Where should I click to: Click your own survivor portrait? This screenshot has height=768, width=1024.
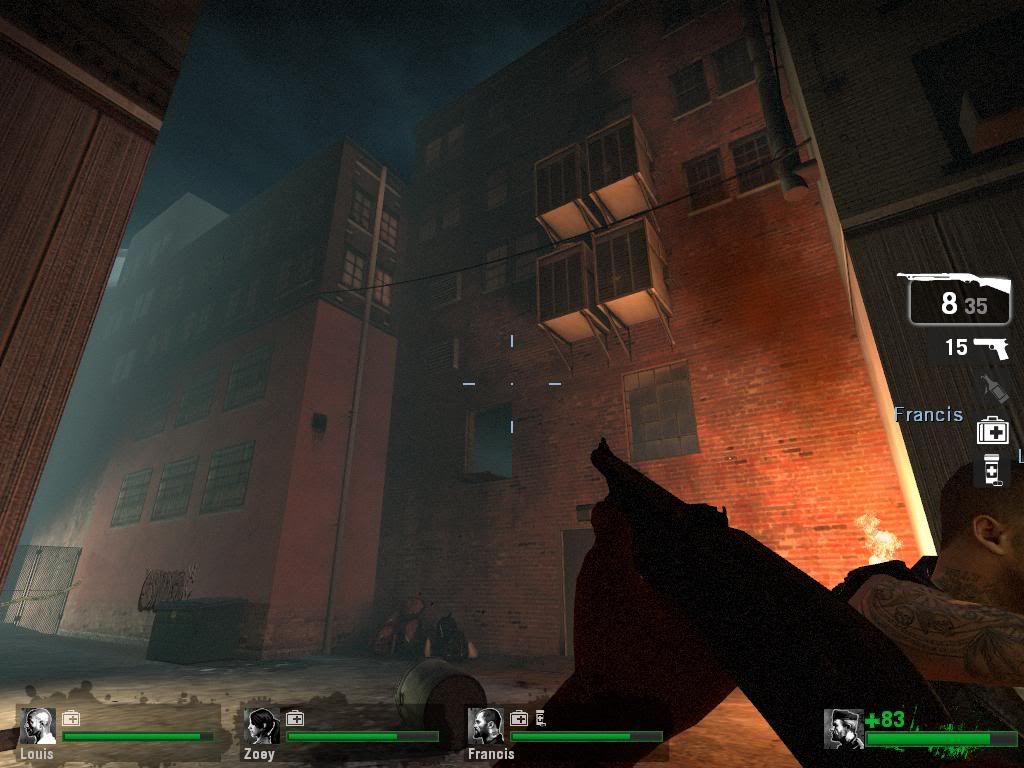[843, 729]
